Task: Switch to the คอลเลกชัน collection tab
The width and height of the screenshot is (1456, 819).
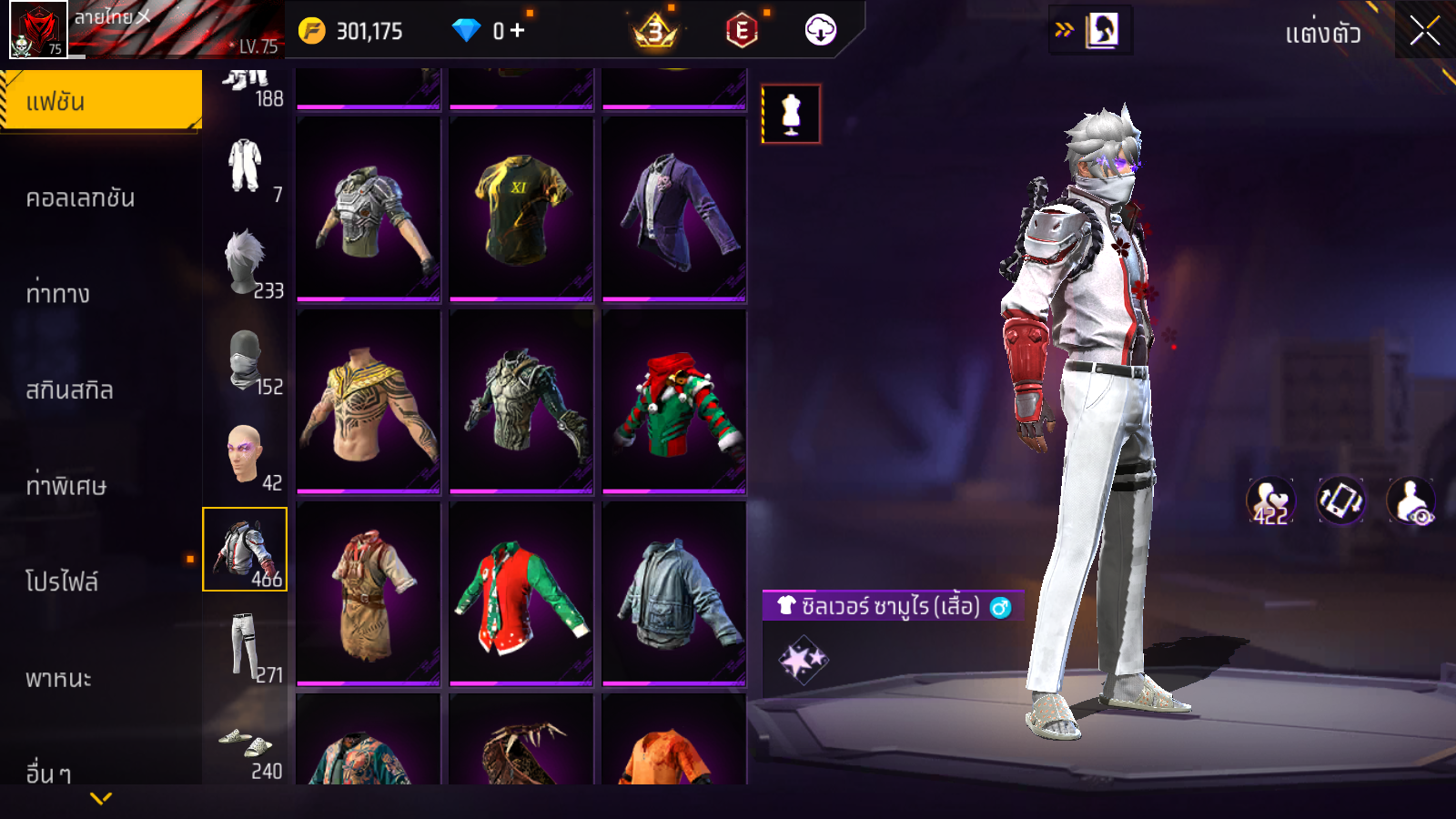Action: 81,198
